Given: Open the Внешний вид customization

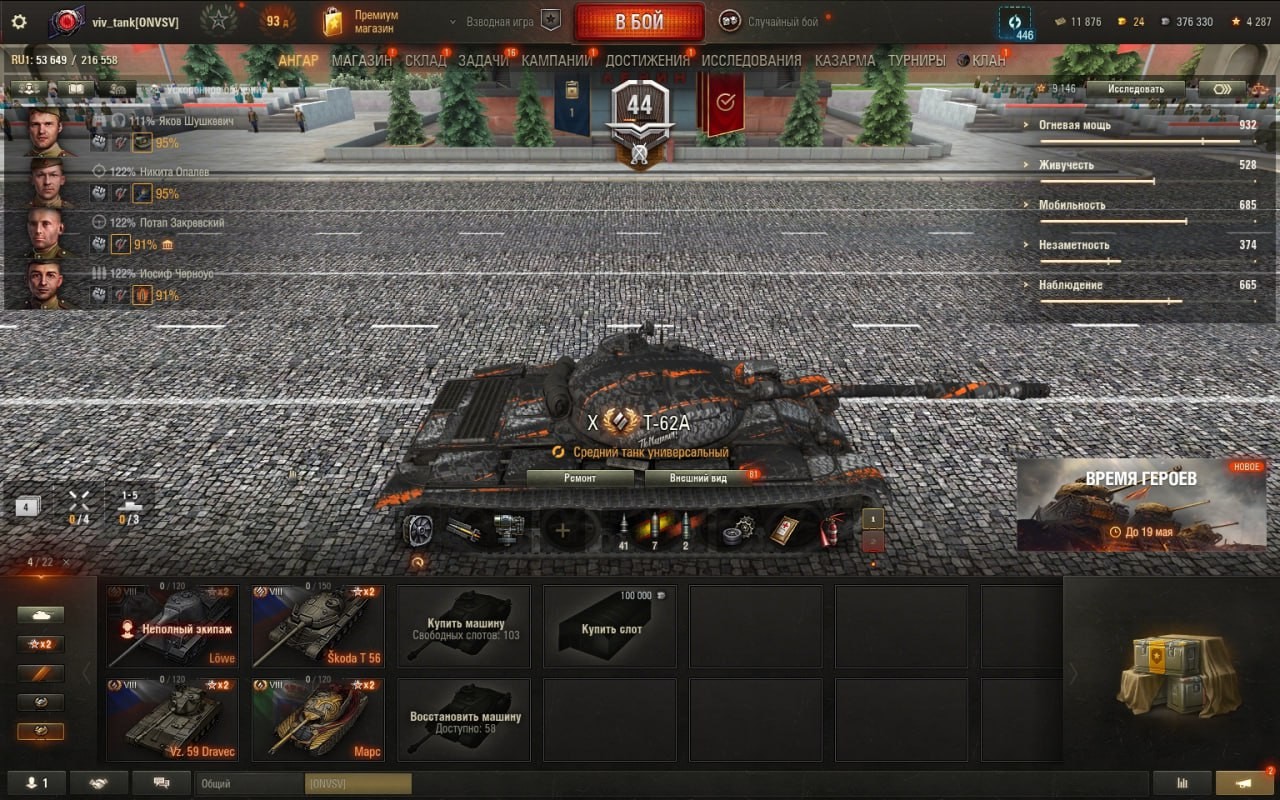Looking at the screenshot, I should point(698,478).
